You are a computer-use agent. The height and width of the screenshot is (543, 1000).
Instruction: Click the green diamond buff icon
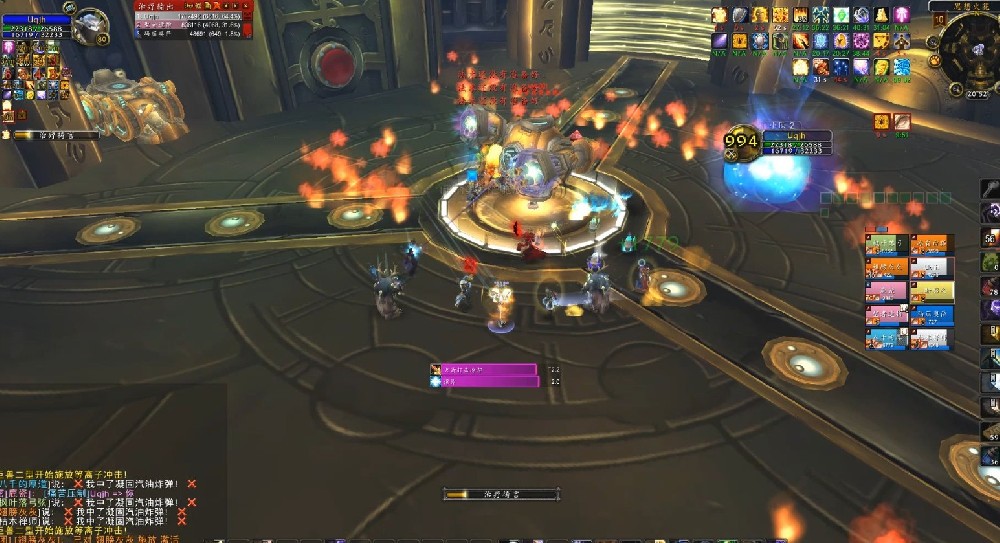click(842, 15)
